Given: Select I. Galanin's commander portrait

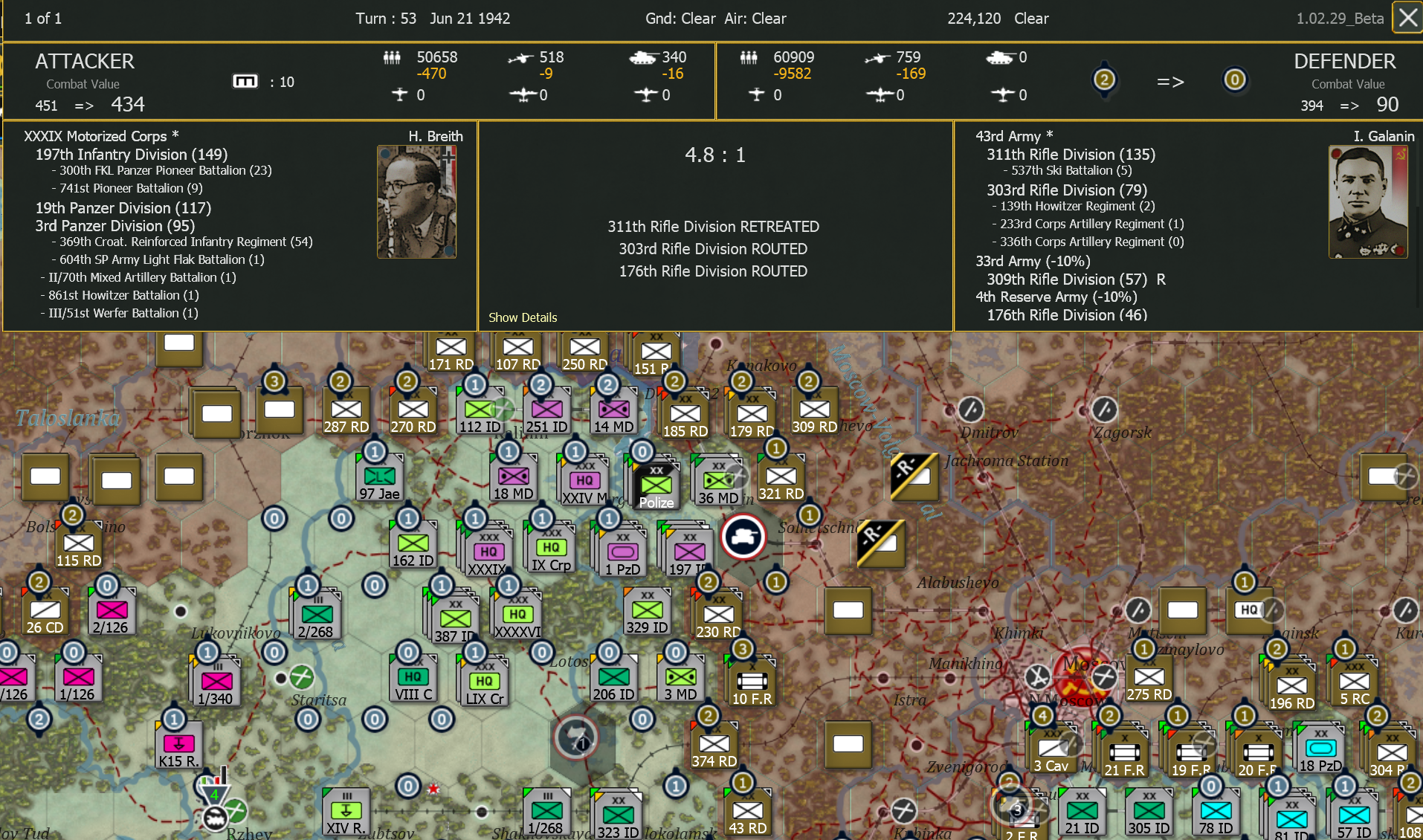Looking at the screenshot, I should pos(1368,201).
